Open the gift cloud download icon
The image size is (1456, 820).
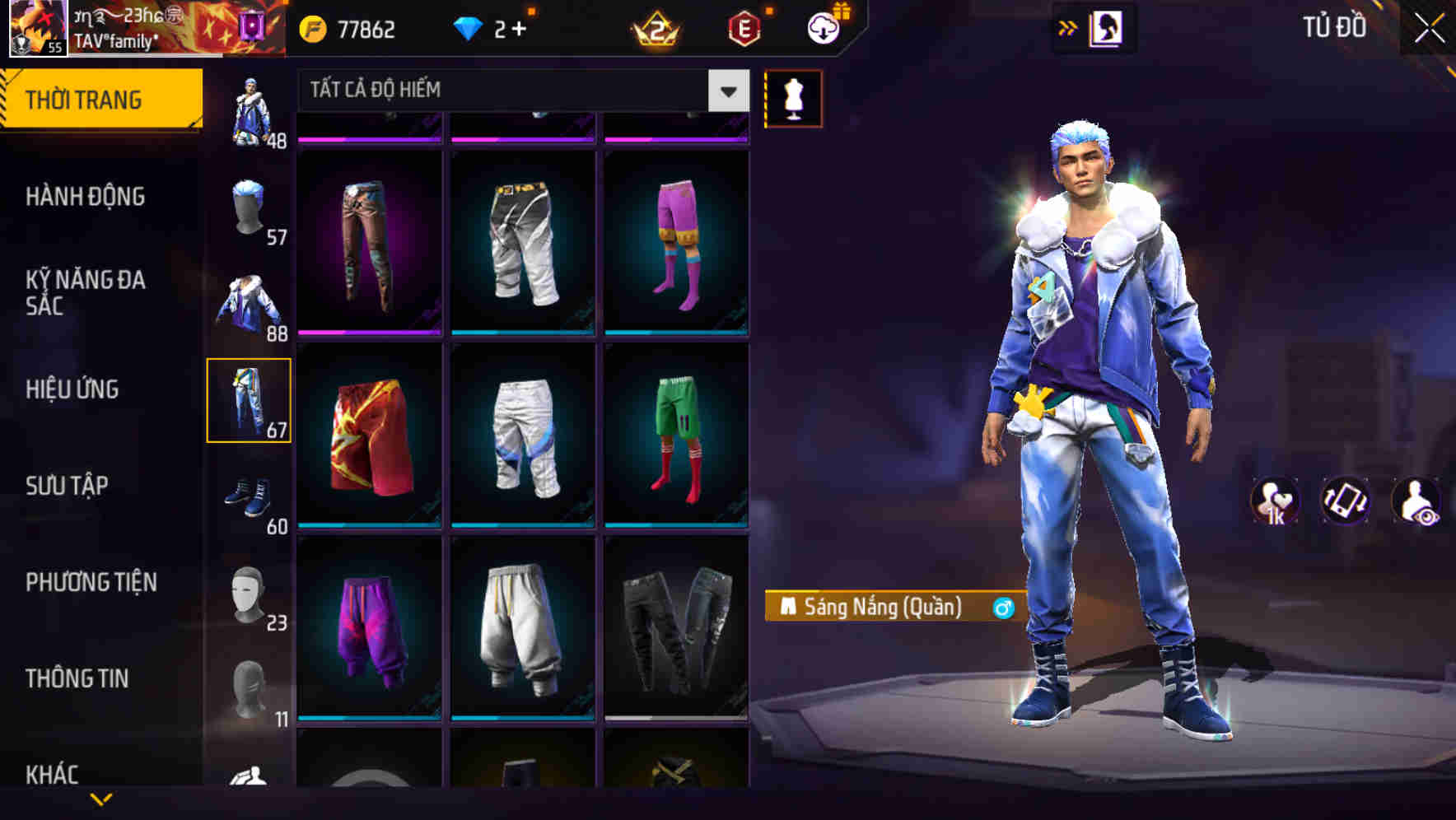coord(821,26)
